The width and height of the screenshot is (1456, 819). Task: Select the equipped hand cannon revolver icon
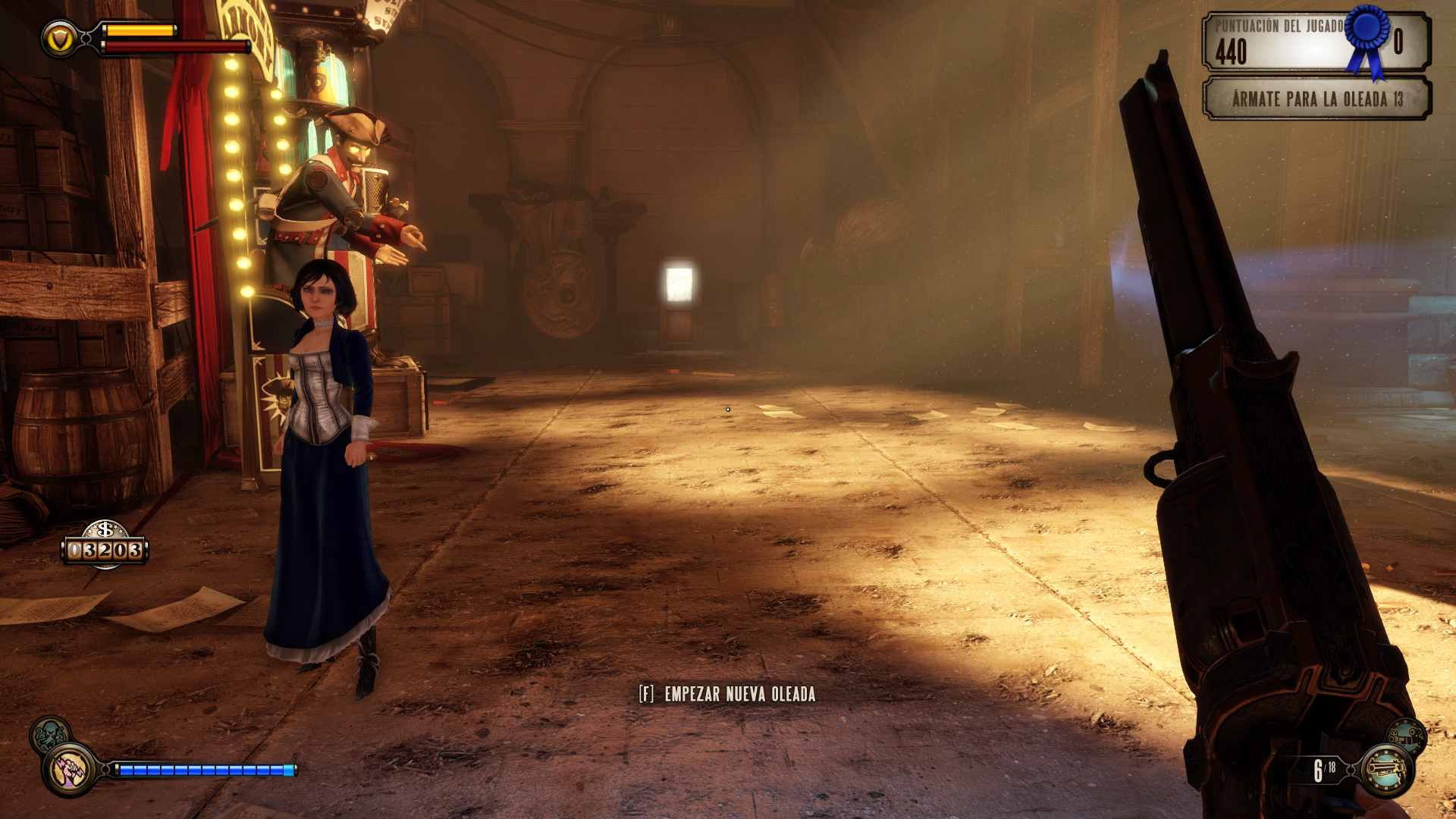coord(1386,771)
